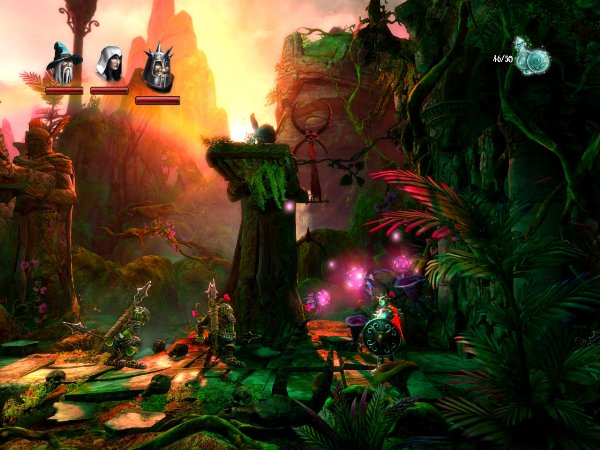Choose the helmeted knight portrait
The image size is (600, 450).
pos(157,68)
